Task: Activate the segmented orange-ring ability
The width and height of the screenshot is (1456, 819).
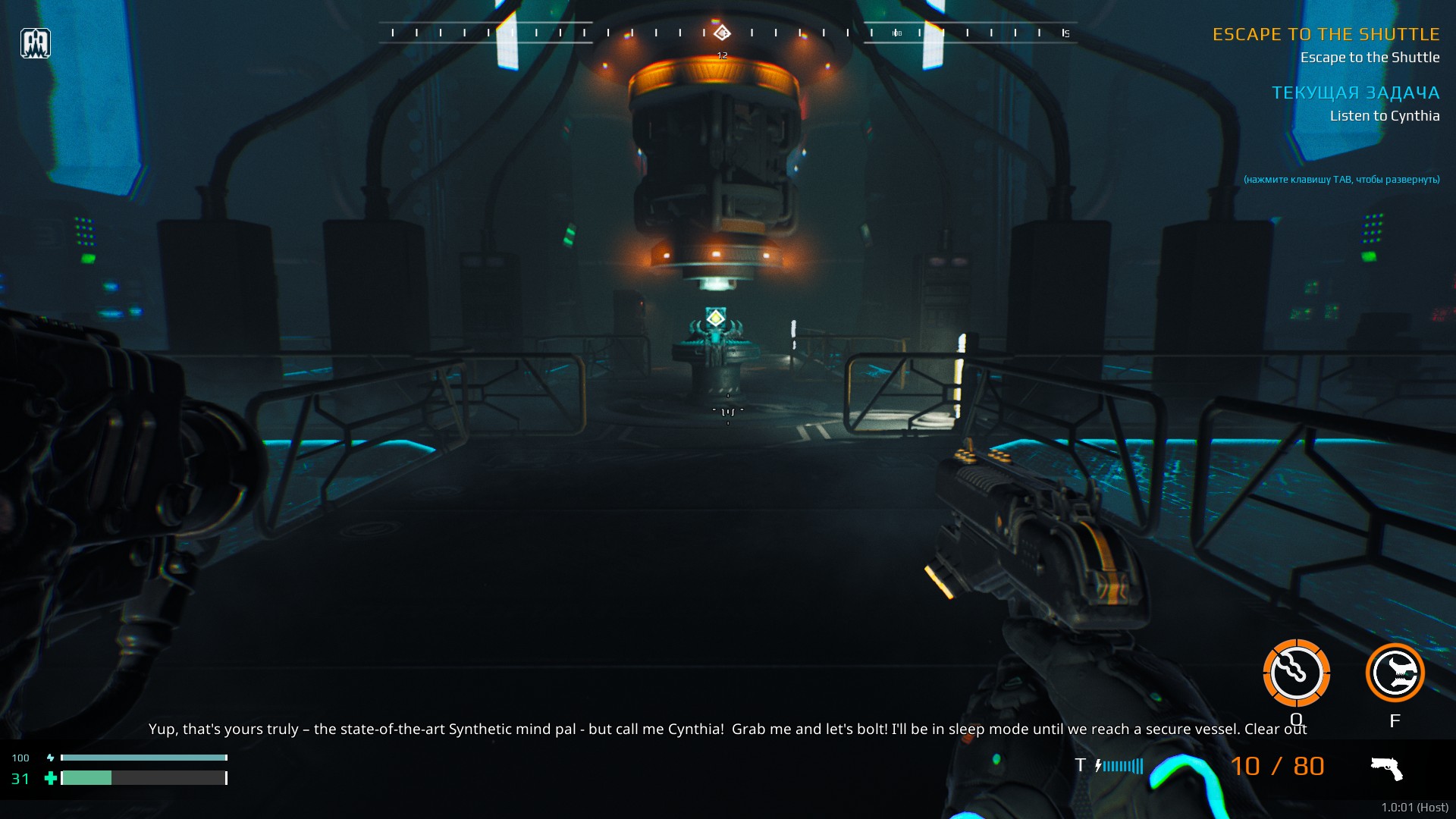Action: [x=1296, y=673]
